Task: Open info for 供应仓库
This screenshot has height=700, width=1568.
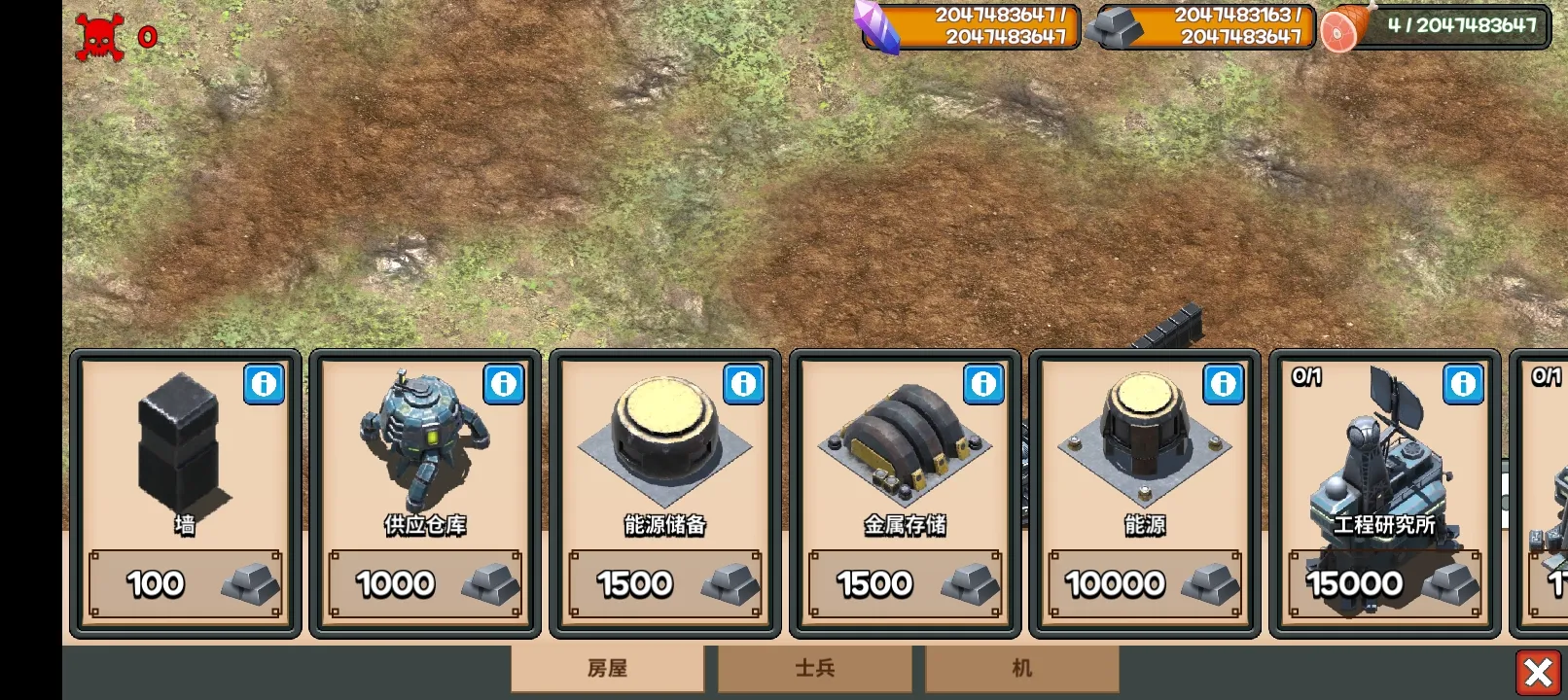Action: [504, 384]
